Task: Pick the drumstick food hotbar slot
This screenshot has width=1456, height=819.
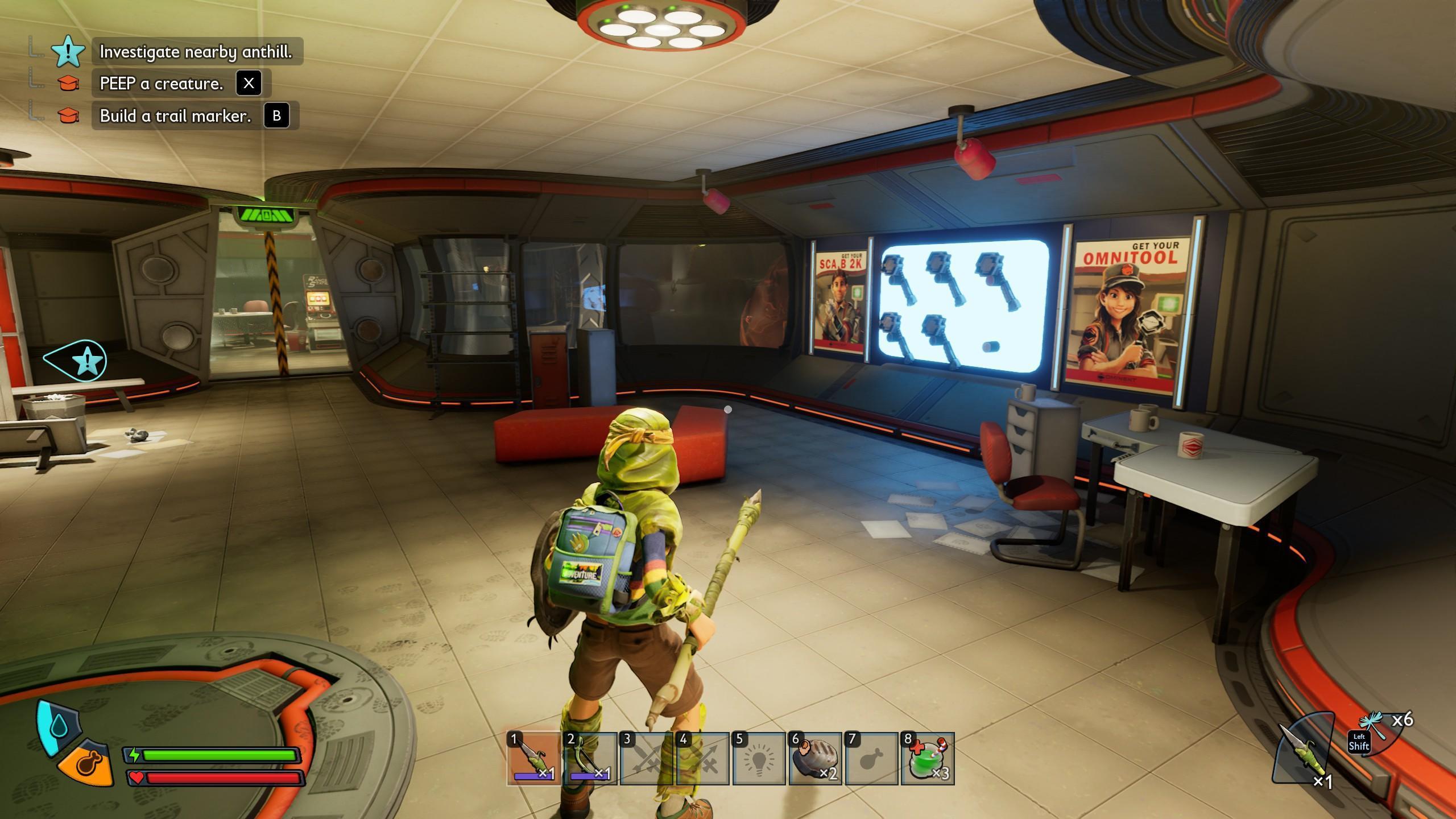Action: pyautogui.click(x=871, y=759)
